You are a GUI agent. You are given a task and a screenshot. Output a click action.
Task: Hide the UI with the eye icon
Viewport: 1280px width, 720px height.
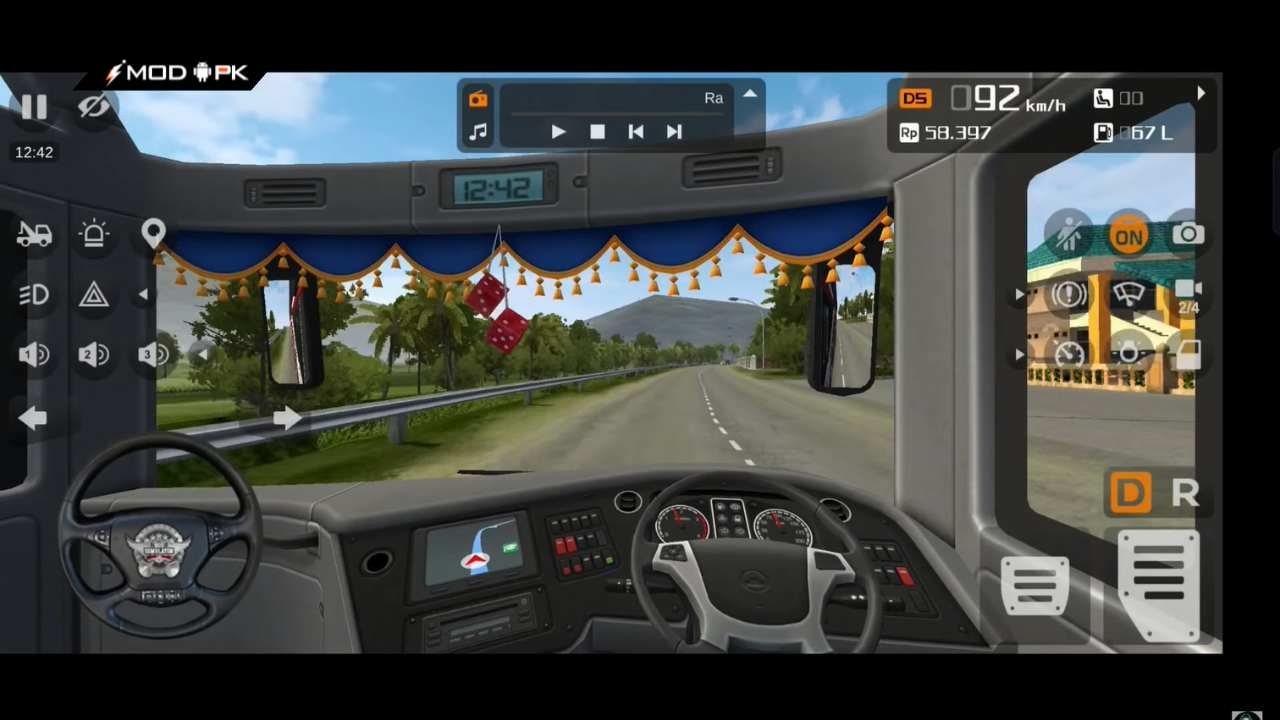[94, 107]
